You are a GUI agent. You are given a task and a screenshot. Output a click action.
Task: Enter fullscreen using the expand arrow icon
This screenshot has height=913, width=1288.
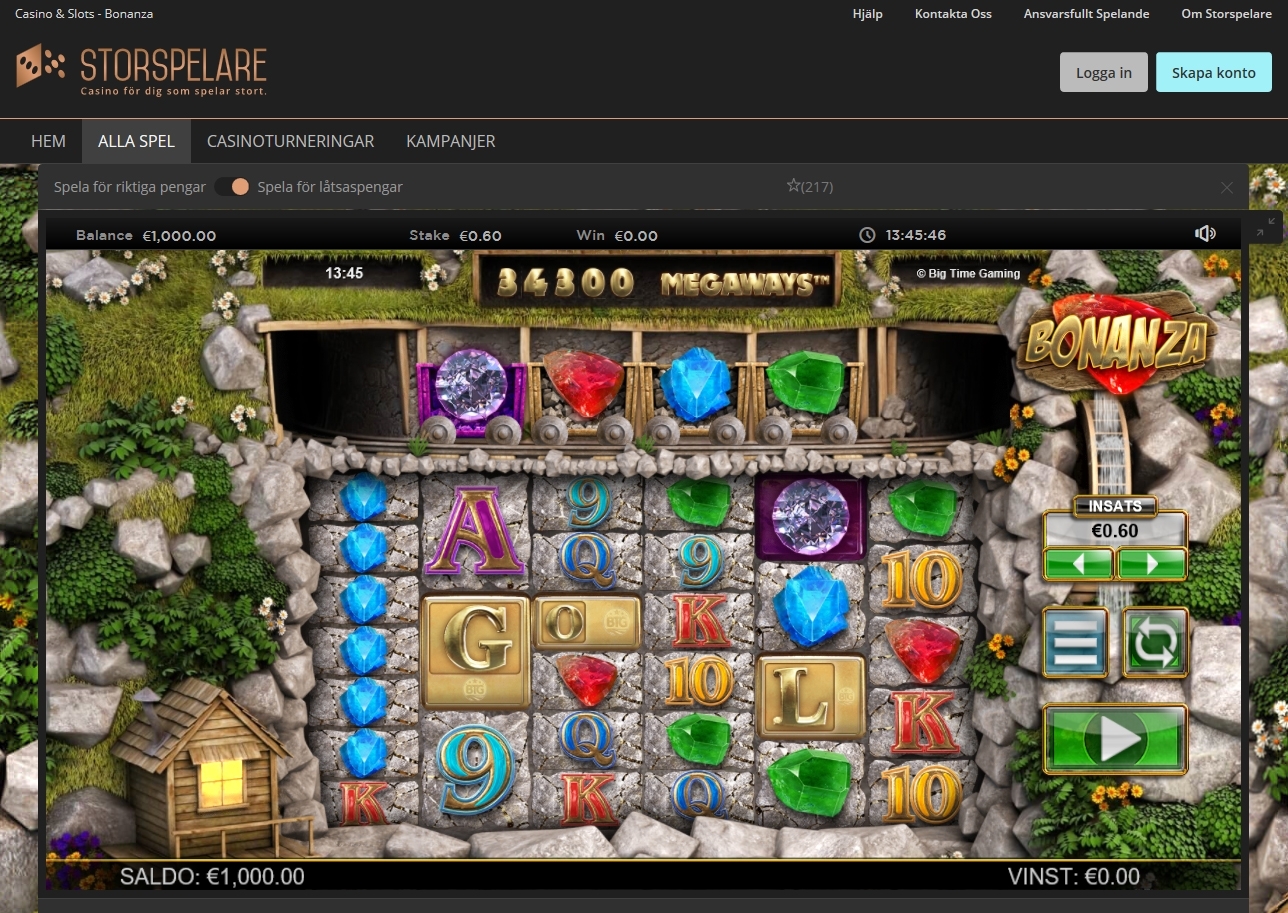[1260, 232]
